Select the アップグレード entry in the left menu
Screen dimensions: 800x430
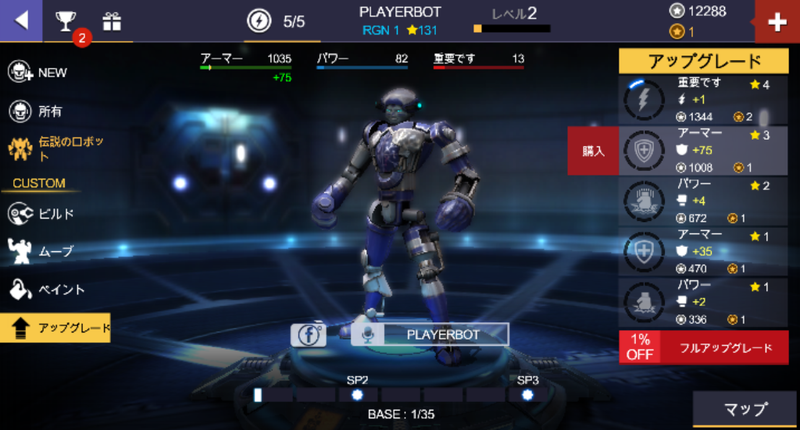pos(56,327)
